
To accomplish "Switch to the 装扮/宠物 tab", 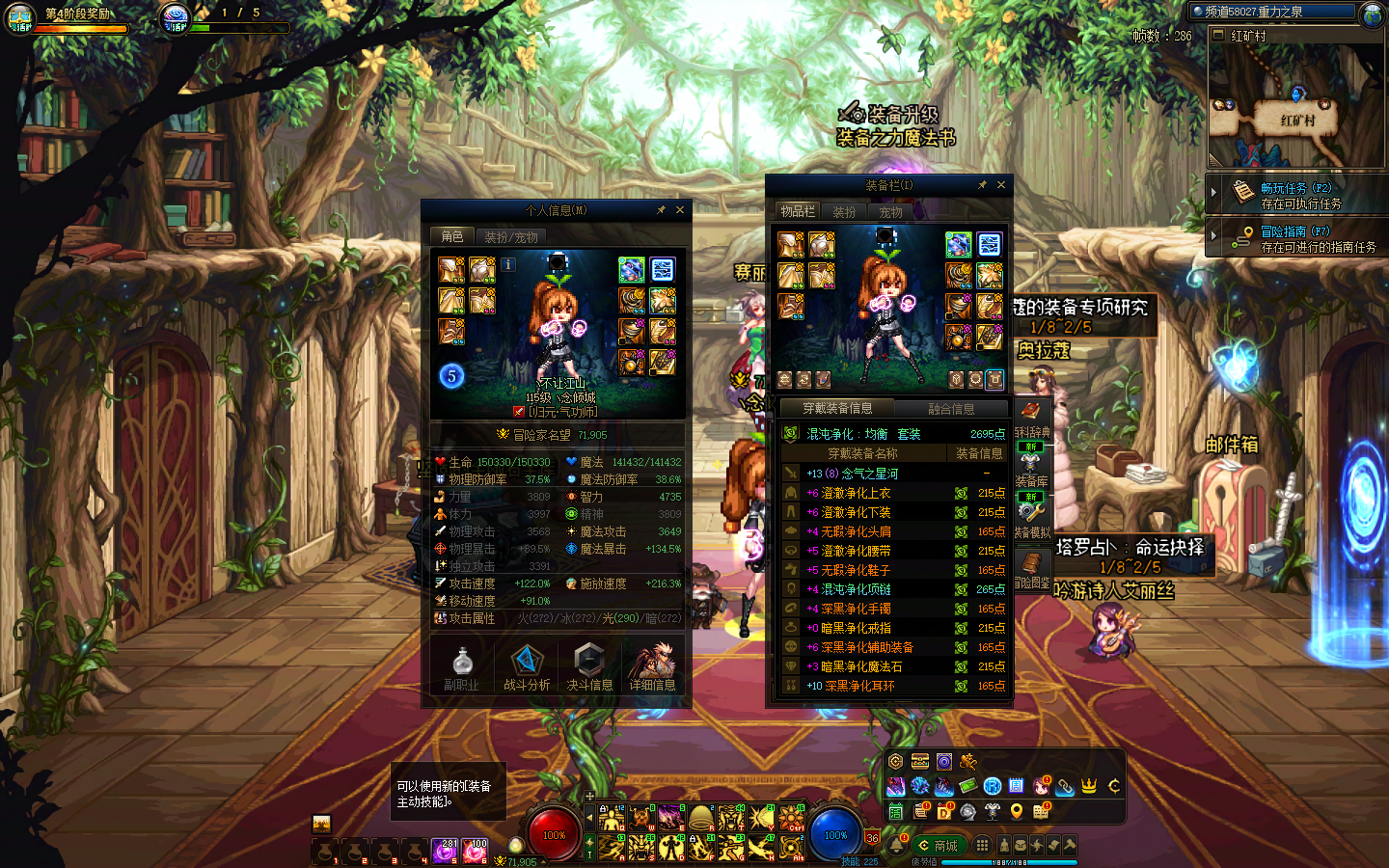I will click(x=510, y=236).
